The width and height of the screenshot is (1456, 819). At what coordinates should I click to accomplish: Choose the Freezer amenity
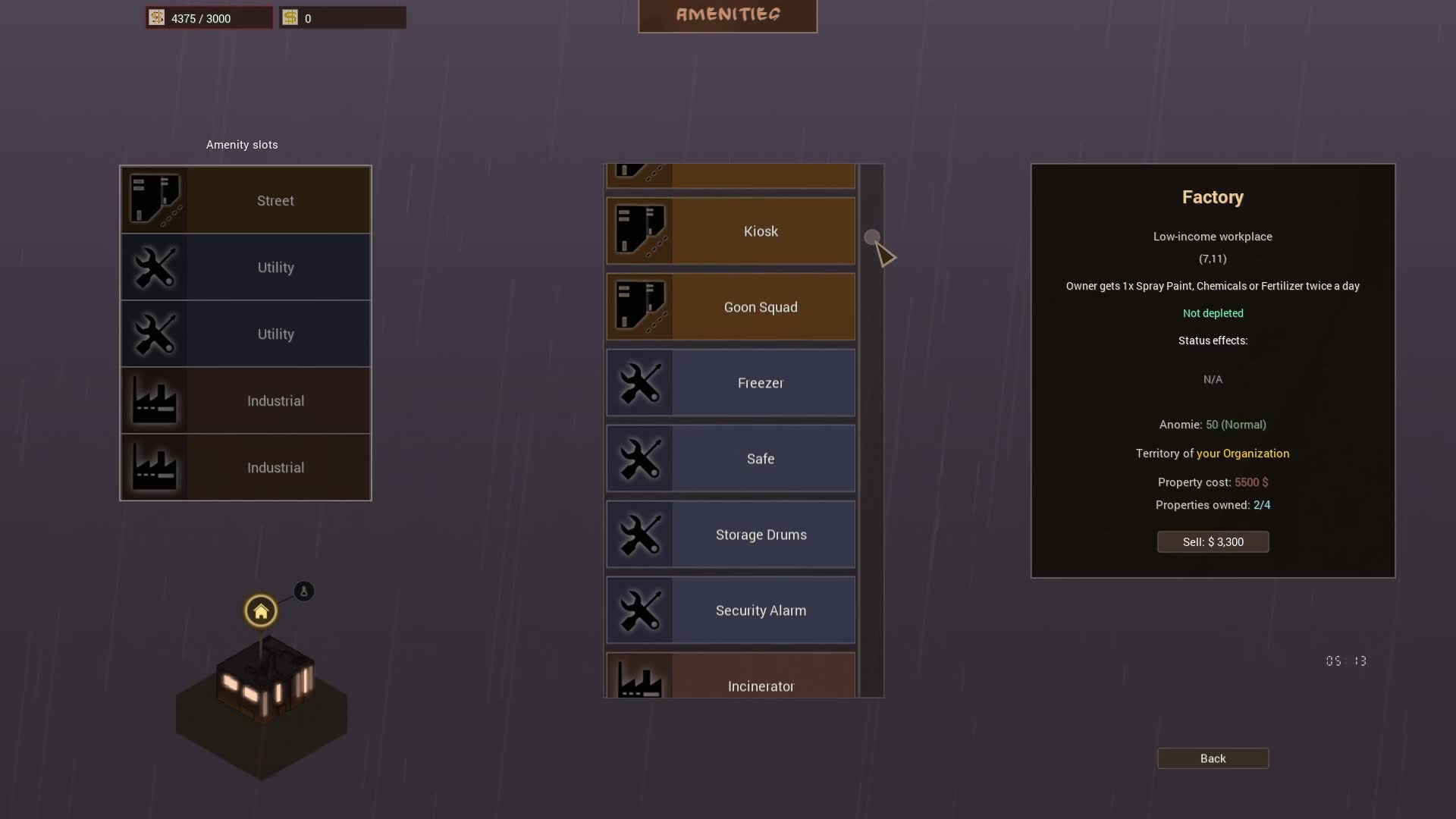(760, 382)
